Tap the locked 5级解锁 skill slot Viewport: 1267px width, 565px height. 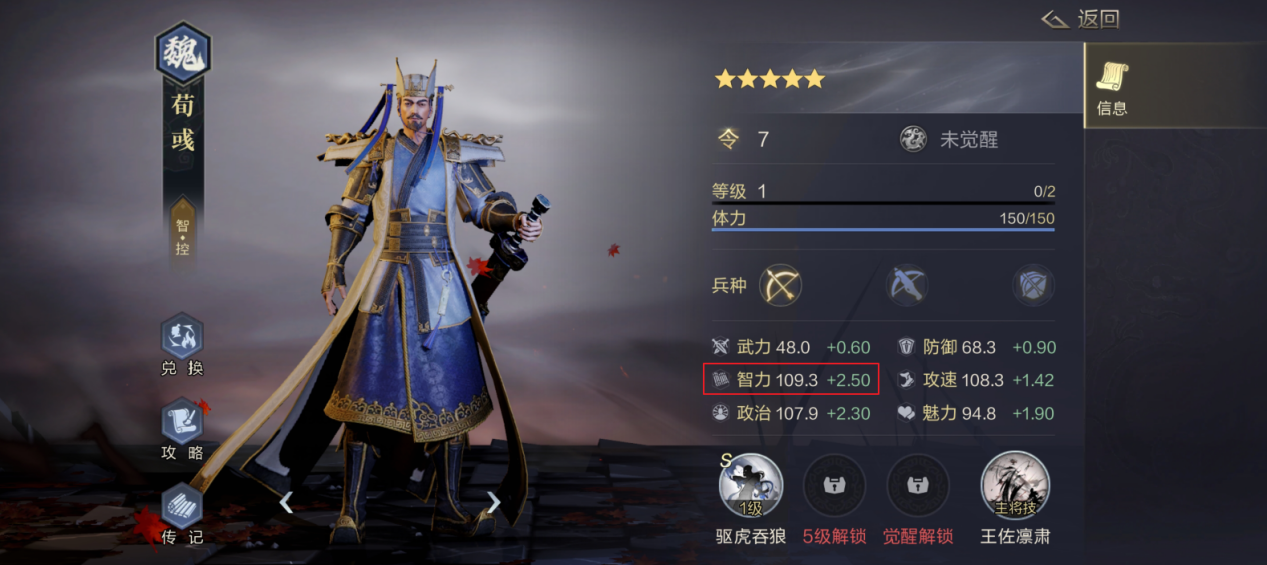pyautogui.click(x=834, y=485)
